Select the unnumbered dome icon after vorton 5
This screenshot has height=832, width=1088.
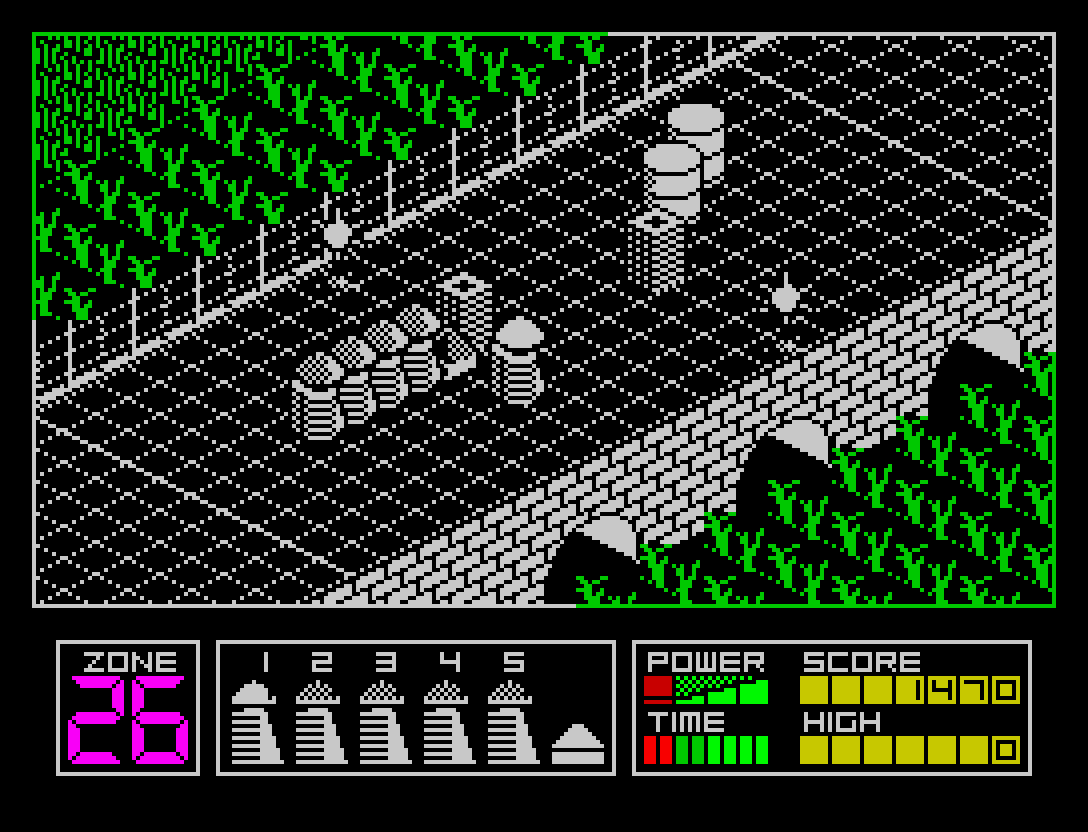[x=578, y=744]
